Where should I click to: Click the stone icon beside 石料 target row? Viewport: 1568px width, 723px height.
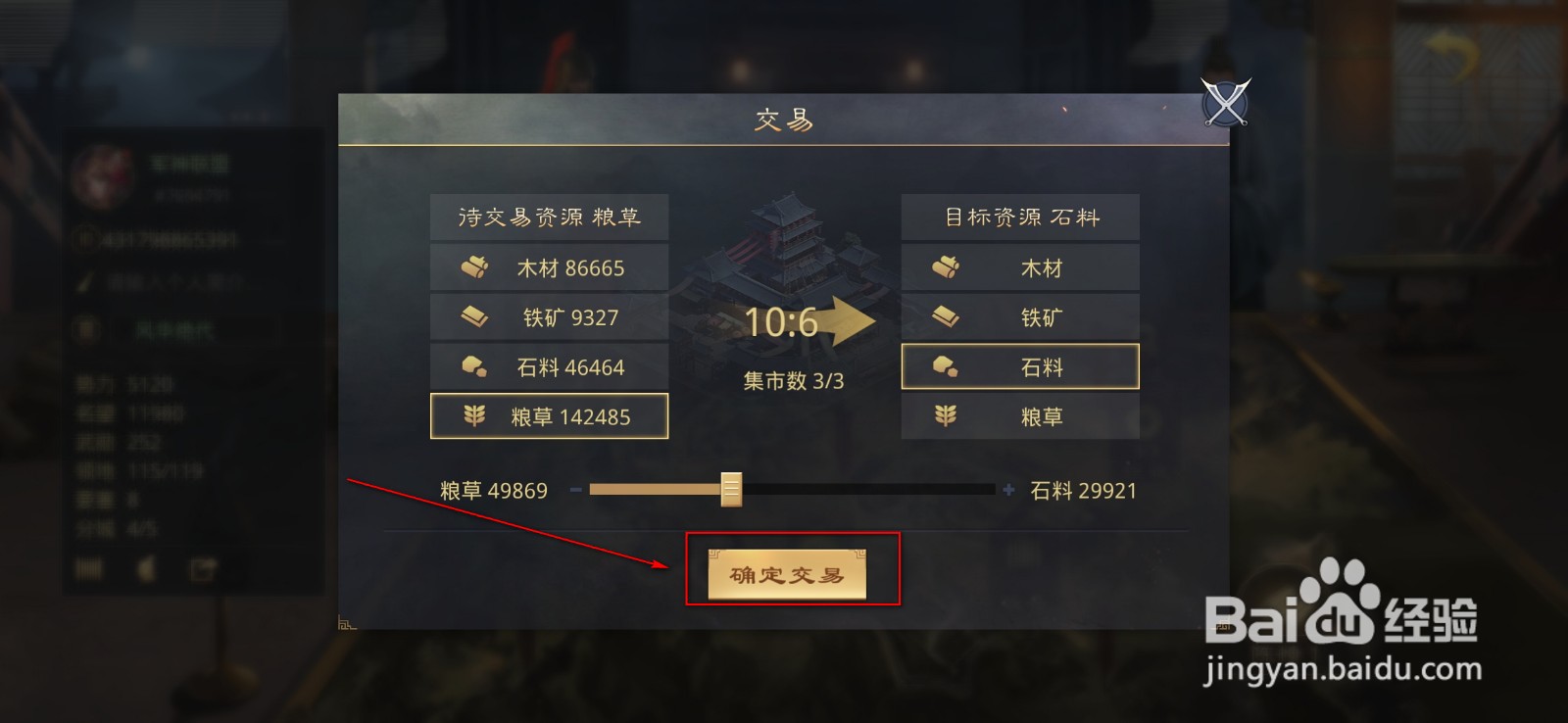948,365
